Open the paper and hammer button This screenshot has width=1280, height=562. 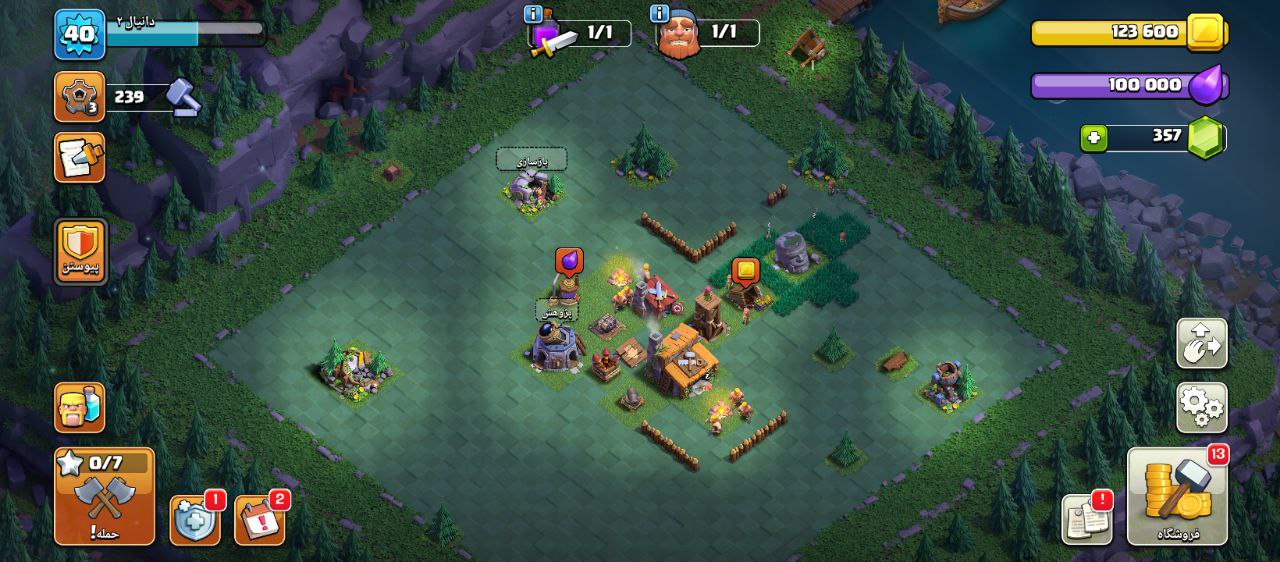tap(79, 158)
